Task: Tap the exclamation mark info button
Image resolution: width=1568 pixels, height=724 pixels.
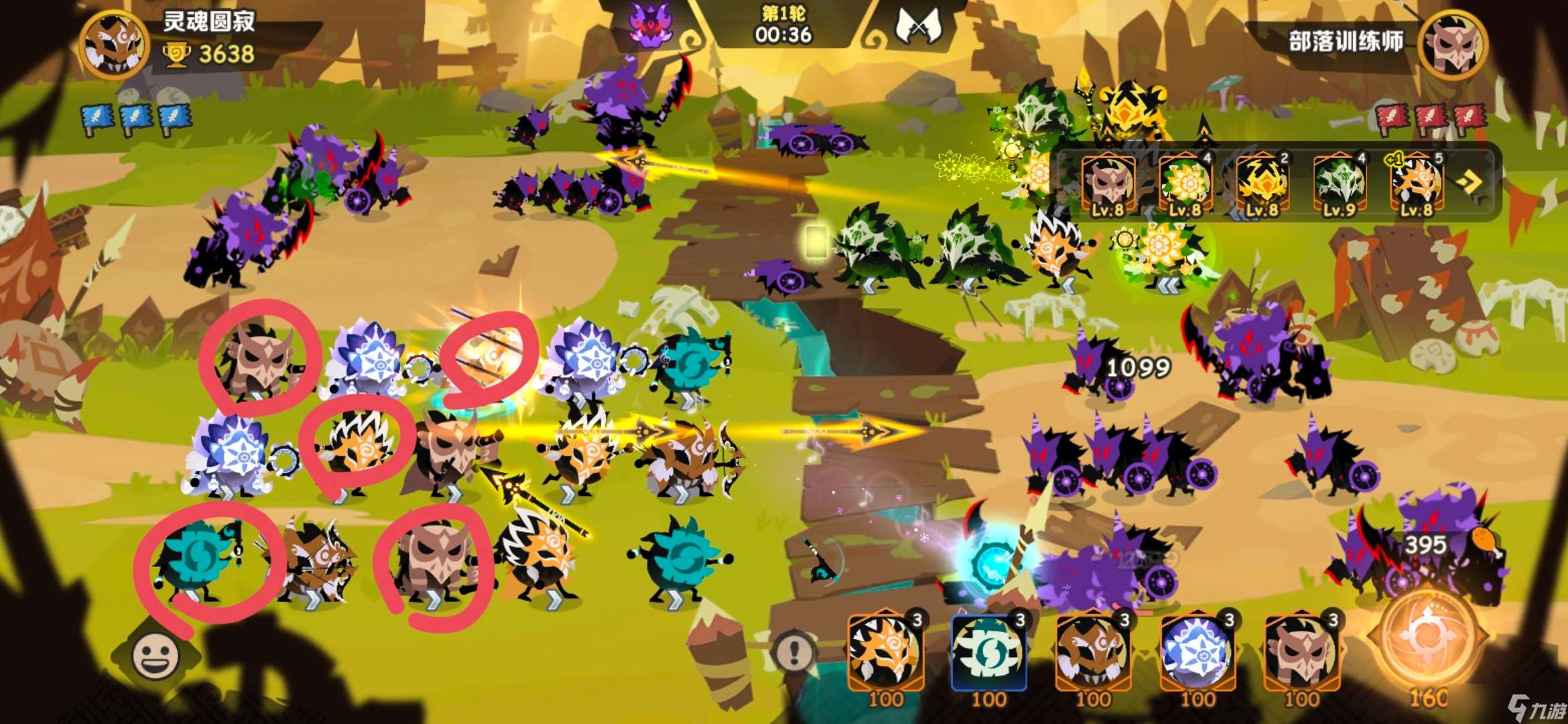Action: coord(795,651)
